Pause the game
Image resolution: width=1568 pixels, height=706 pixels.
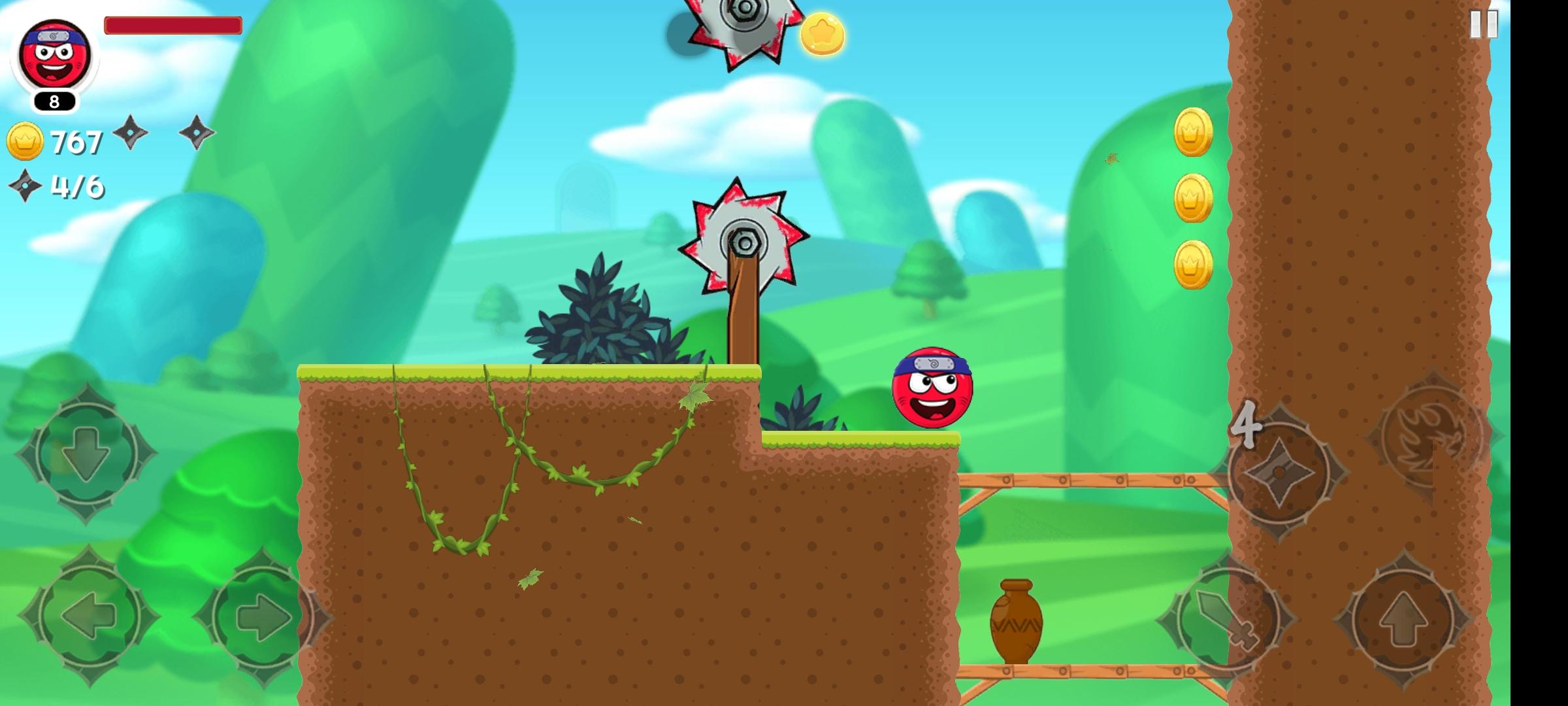(x=1484, y=25)
